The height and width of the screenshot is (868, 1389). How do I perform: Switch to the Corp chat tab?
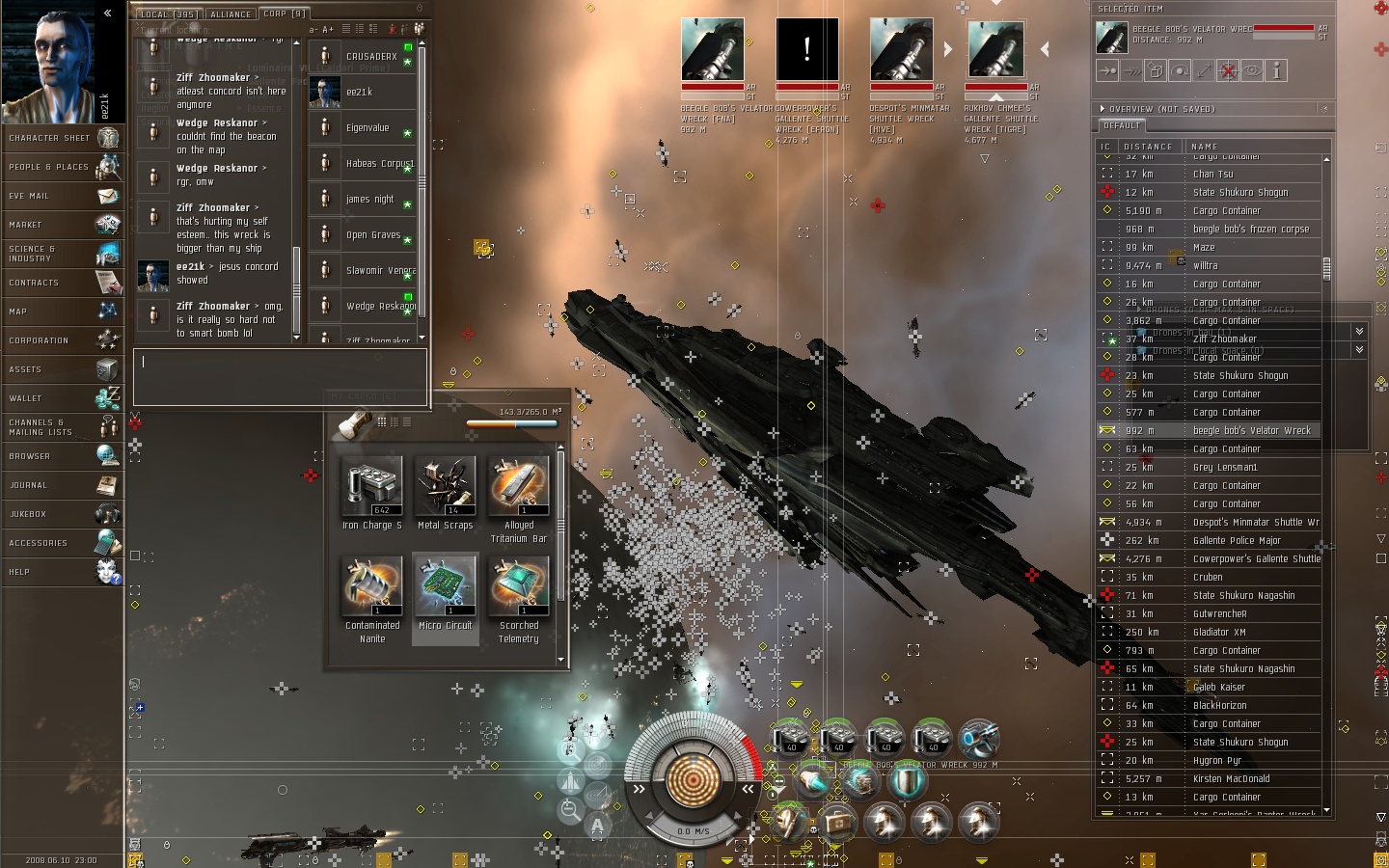coord(284,14)
